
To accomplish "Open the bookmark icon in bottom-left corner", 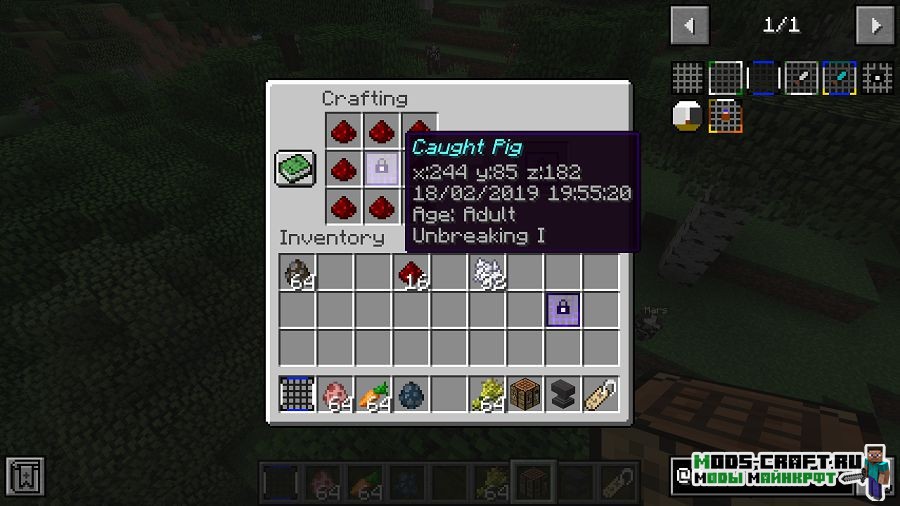I will (x=24, y=476).
